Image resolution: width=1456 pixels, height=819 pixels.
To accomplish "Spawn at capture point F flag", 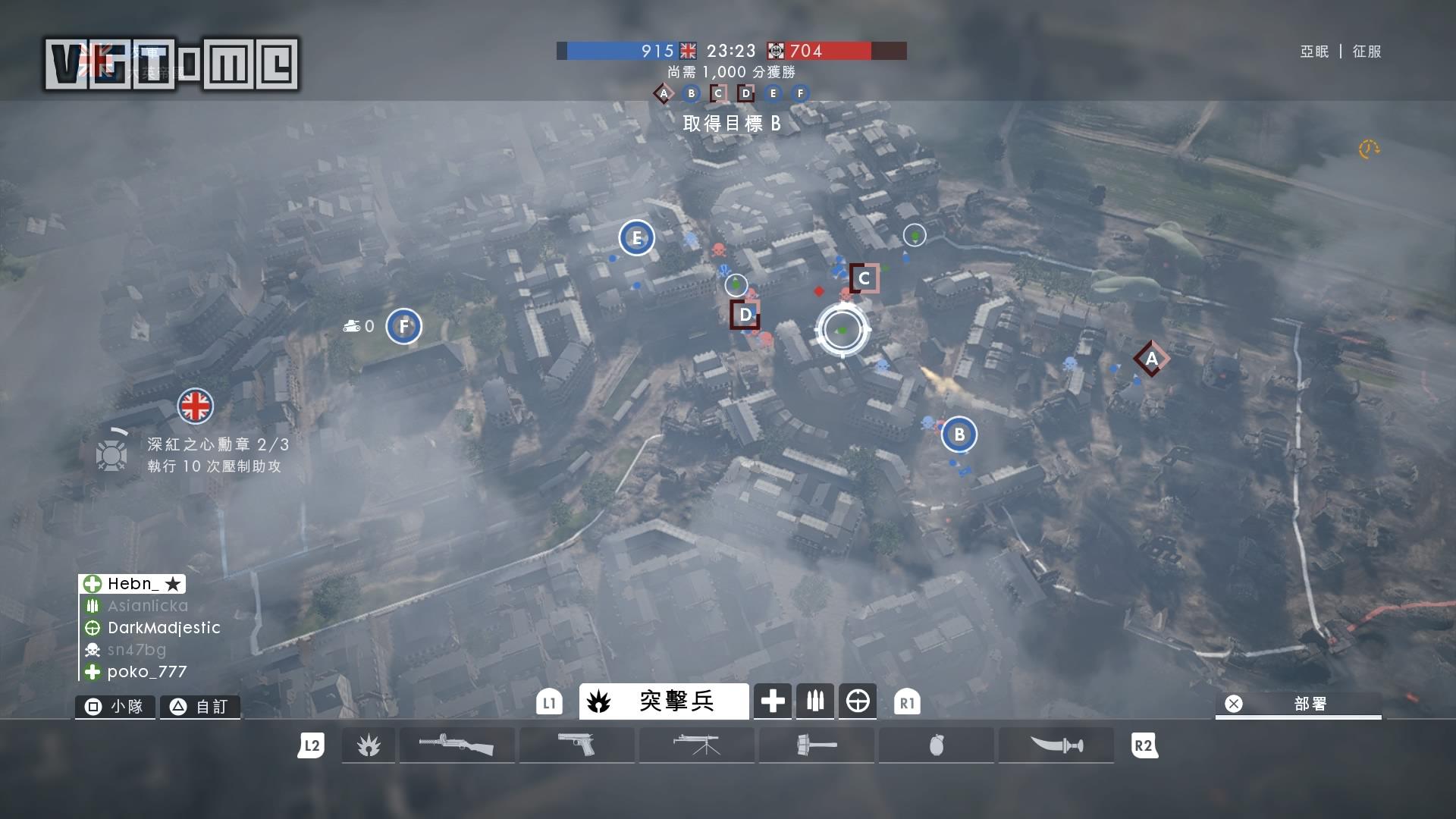I will [403, 327].
